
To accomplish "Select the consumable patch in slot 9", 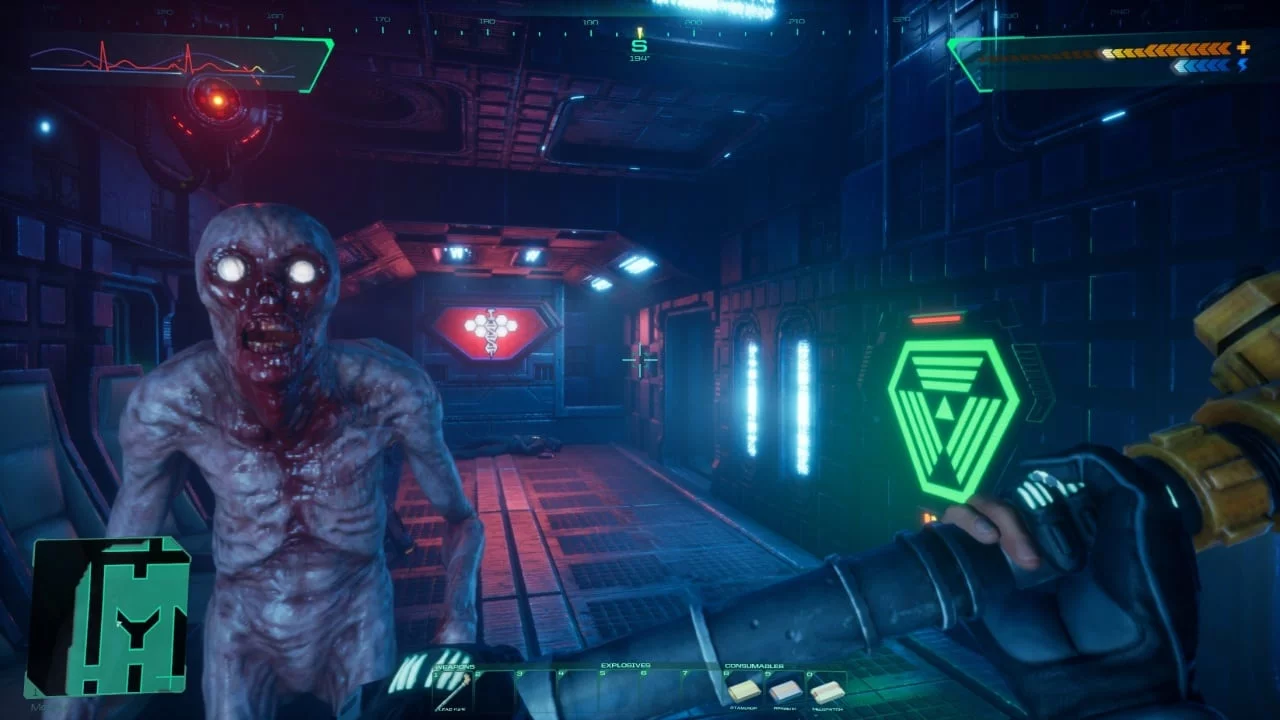I will coord(785,691).
